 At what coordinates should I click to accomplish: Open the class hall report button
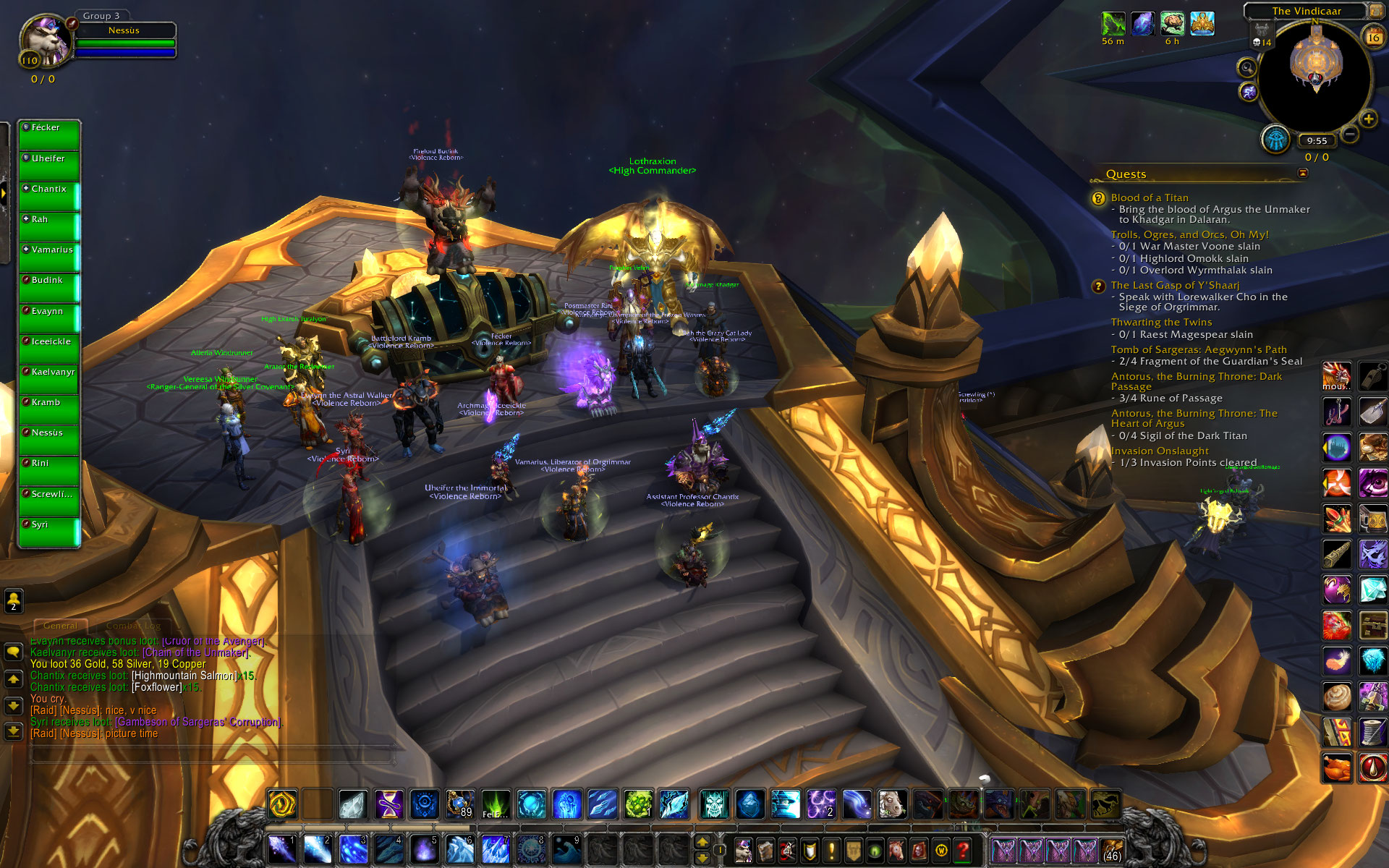click(x=1275, y=139)
